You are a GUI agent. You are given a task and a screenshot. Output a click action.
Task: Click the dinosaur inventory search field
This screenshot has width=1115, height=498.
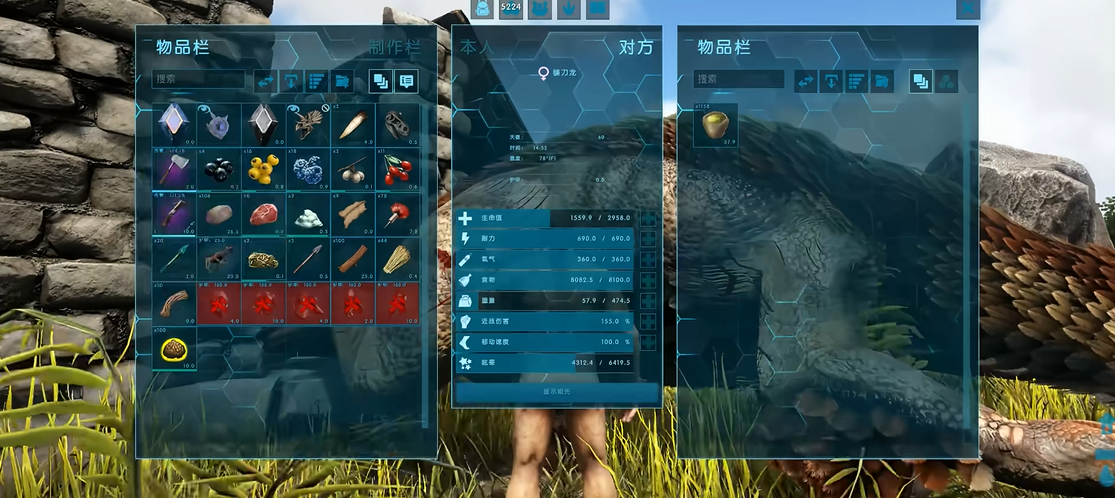[738, 79]
